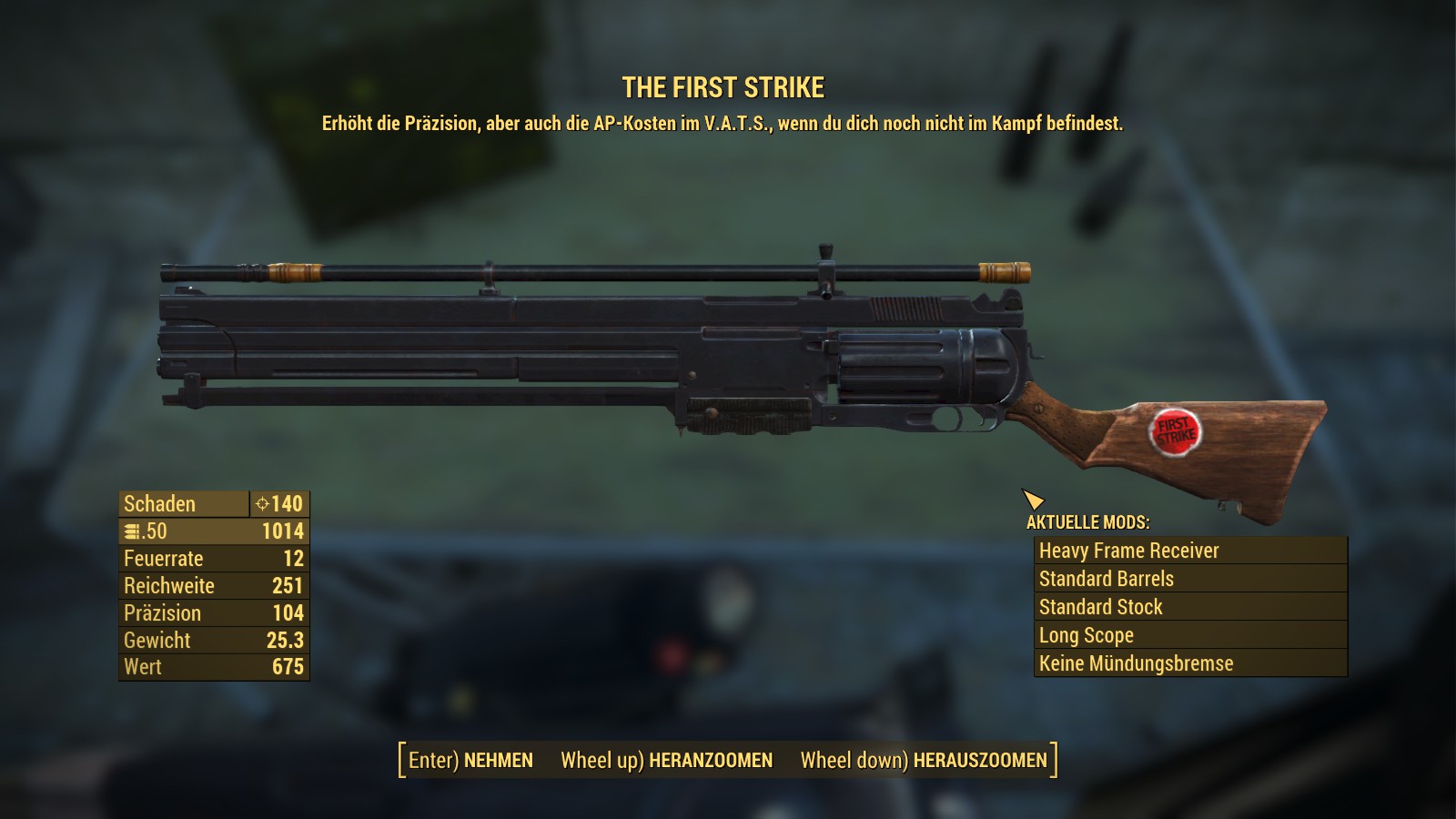Choose the HERANZOOMEN zoom-in option

[x=667, y=760]
